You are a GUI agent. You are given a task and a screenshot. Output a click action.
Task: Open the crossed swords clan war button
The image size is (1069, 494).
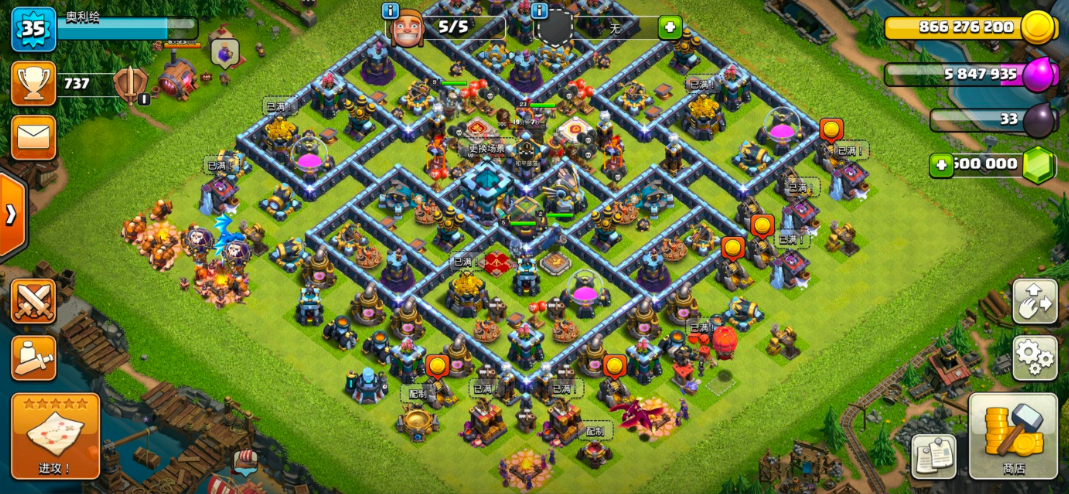pyautogui.click(x=33, y=301)
